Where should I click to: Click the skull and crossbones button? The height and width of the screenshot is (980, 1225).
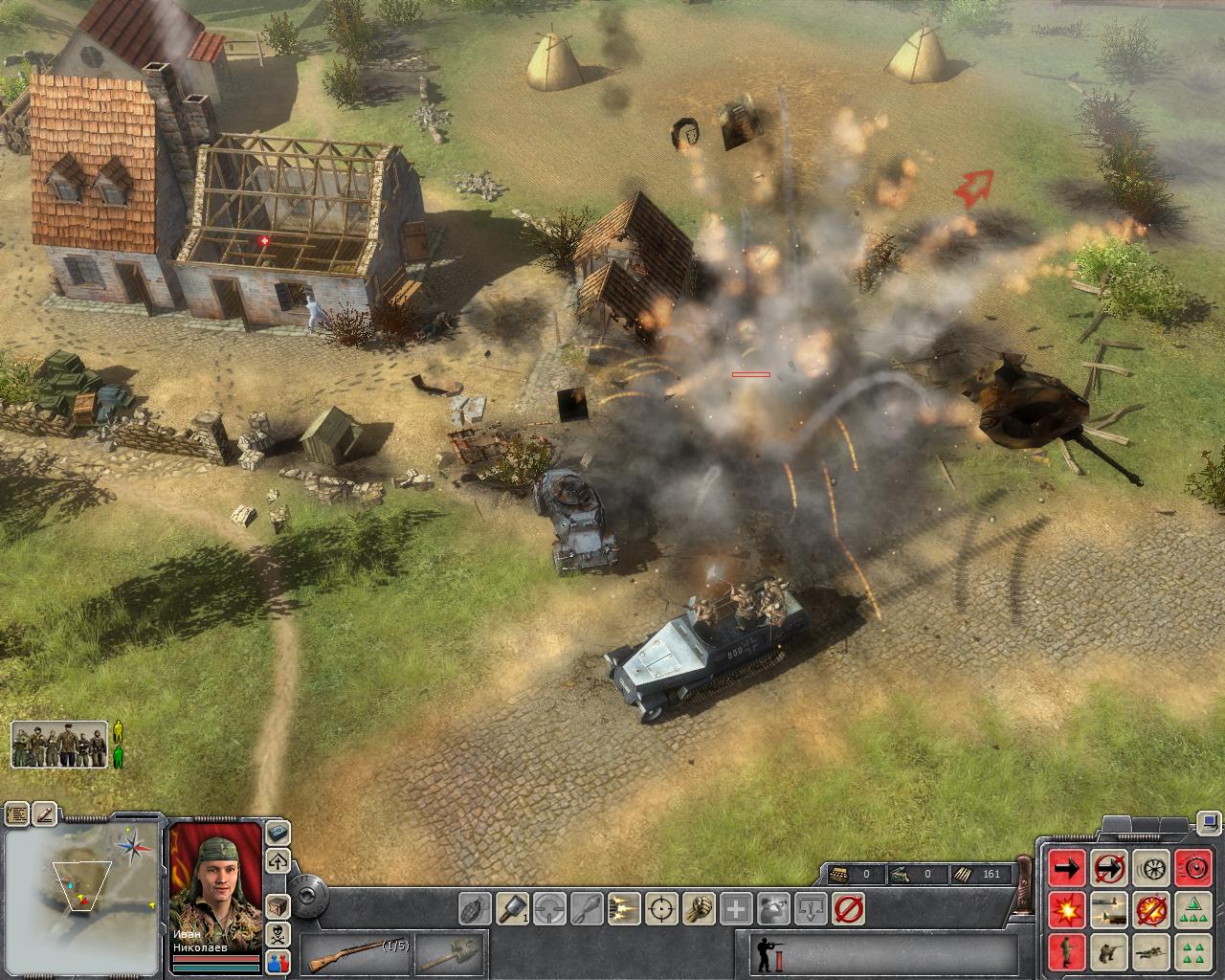(x=278, y=932)
